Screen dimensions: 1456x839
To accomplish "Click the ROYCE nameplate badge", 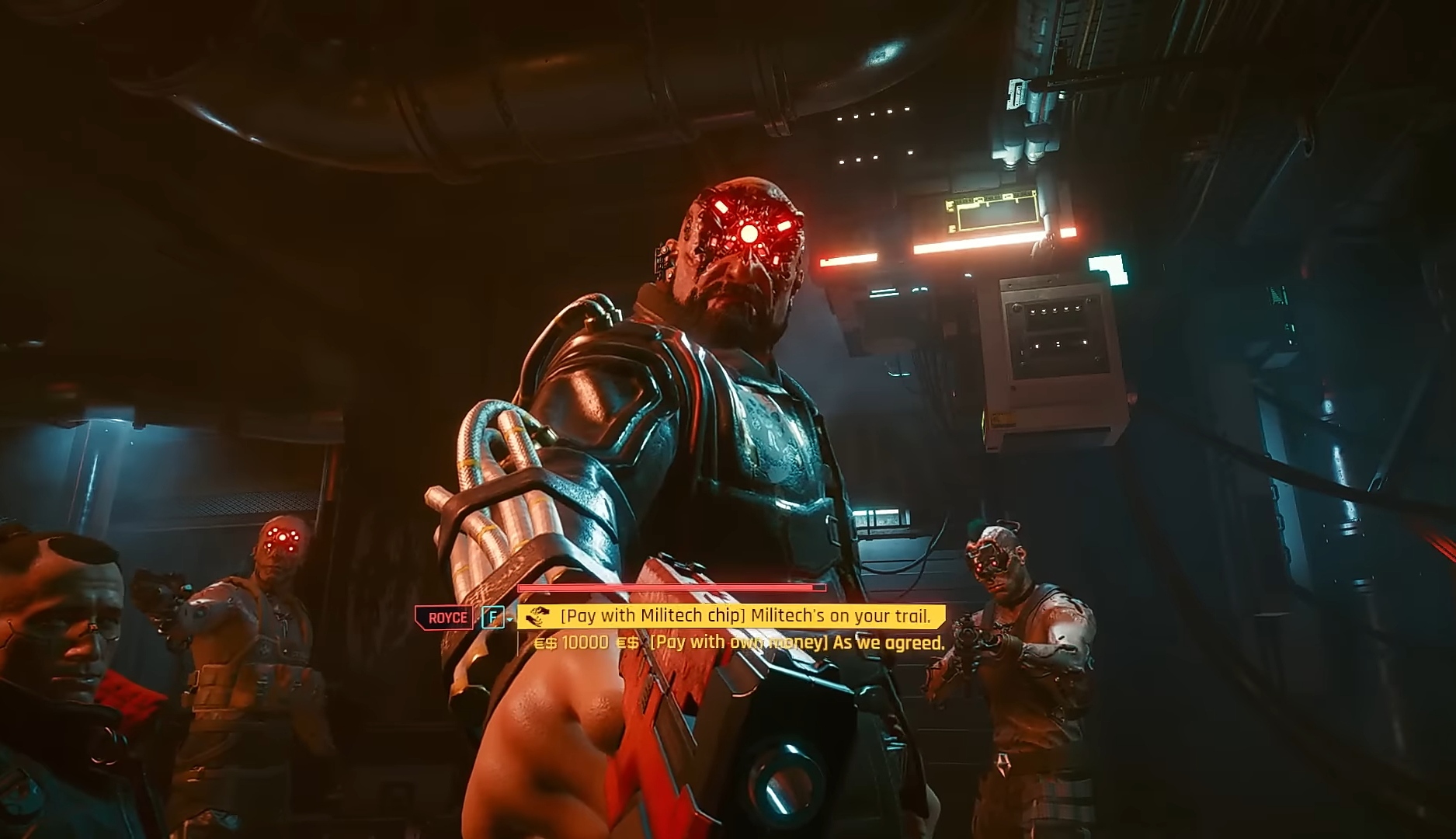I will pos(445,617).
